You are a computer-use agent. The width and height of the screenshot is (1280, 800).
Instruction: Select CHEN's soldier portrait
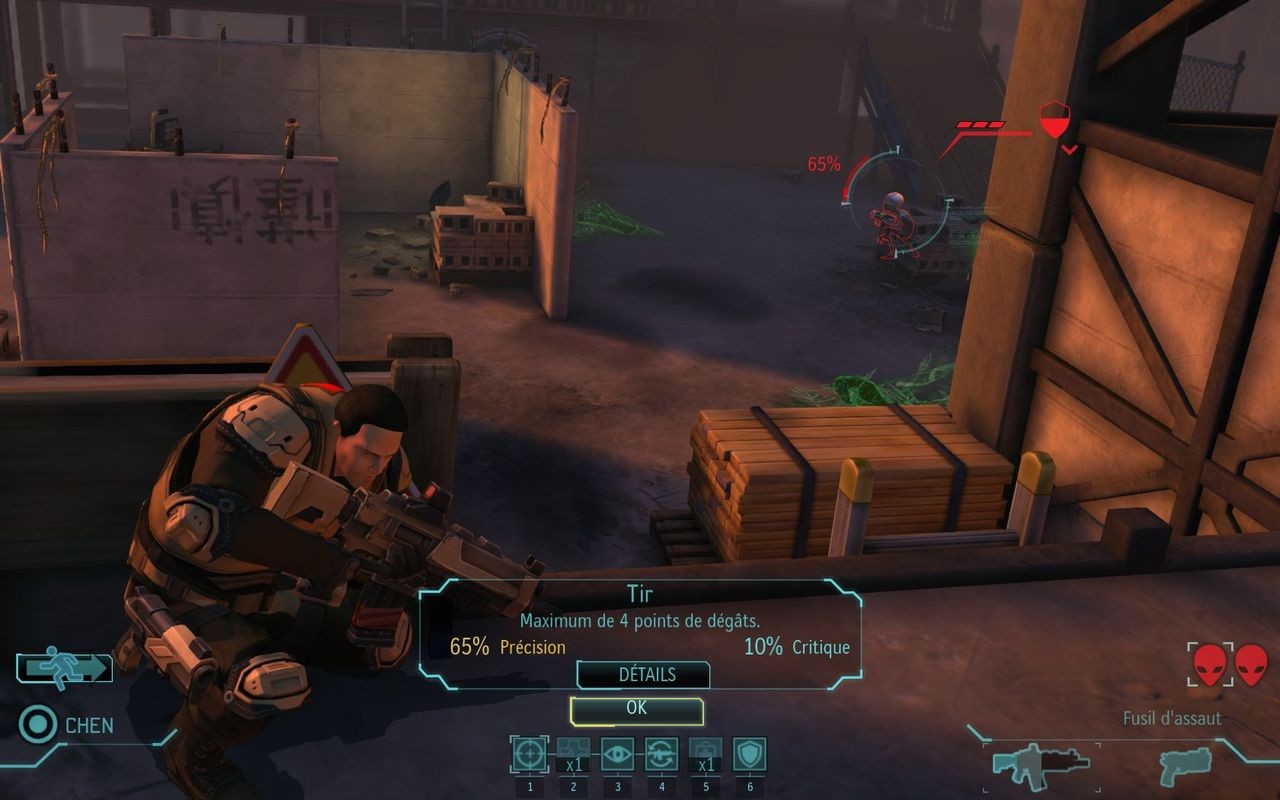(x=37, y=723)
